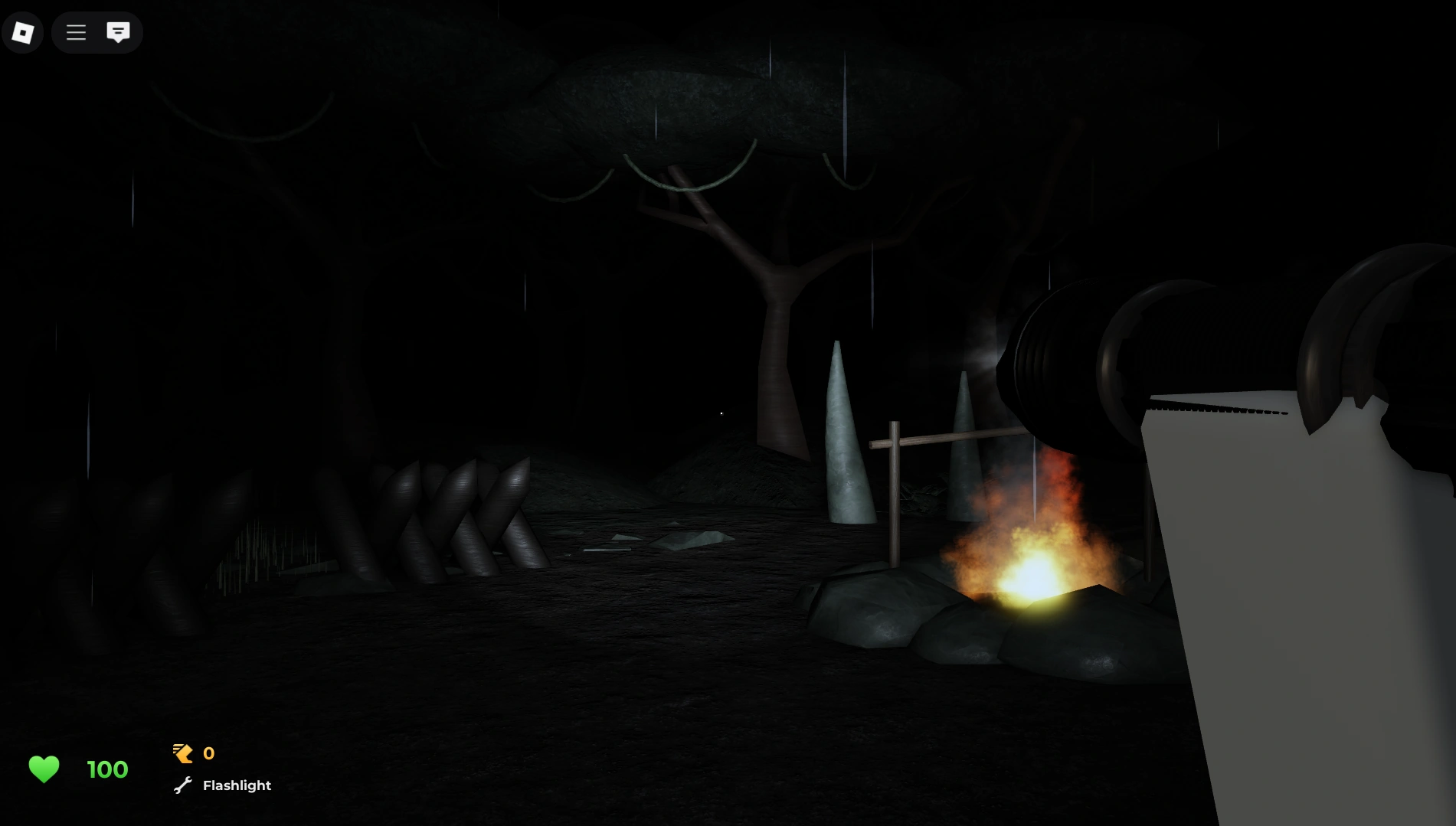Click the Flashlight label text
1456x826 pixels.
(236, 785)
